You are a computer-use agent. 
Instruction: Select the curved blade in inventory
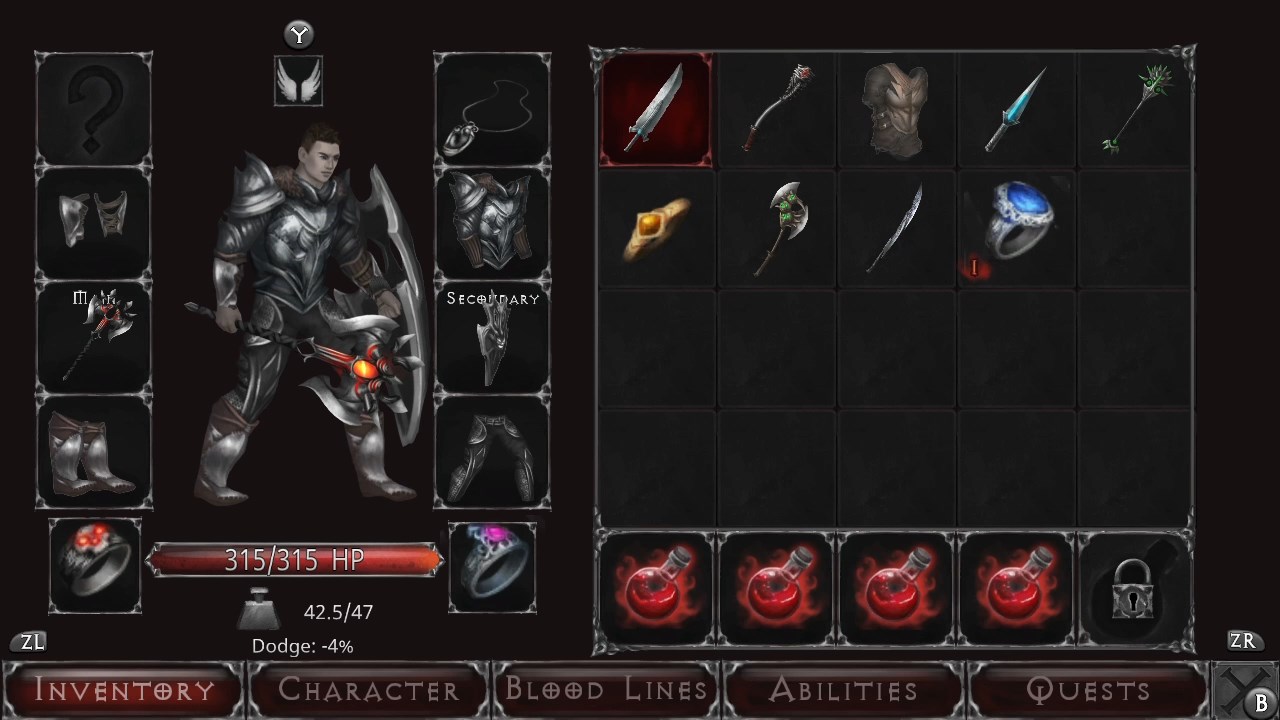[895, 227]
